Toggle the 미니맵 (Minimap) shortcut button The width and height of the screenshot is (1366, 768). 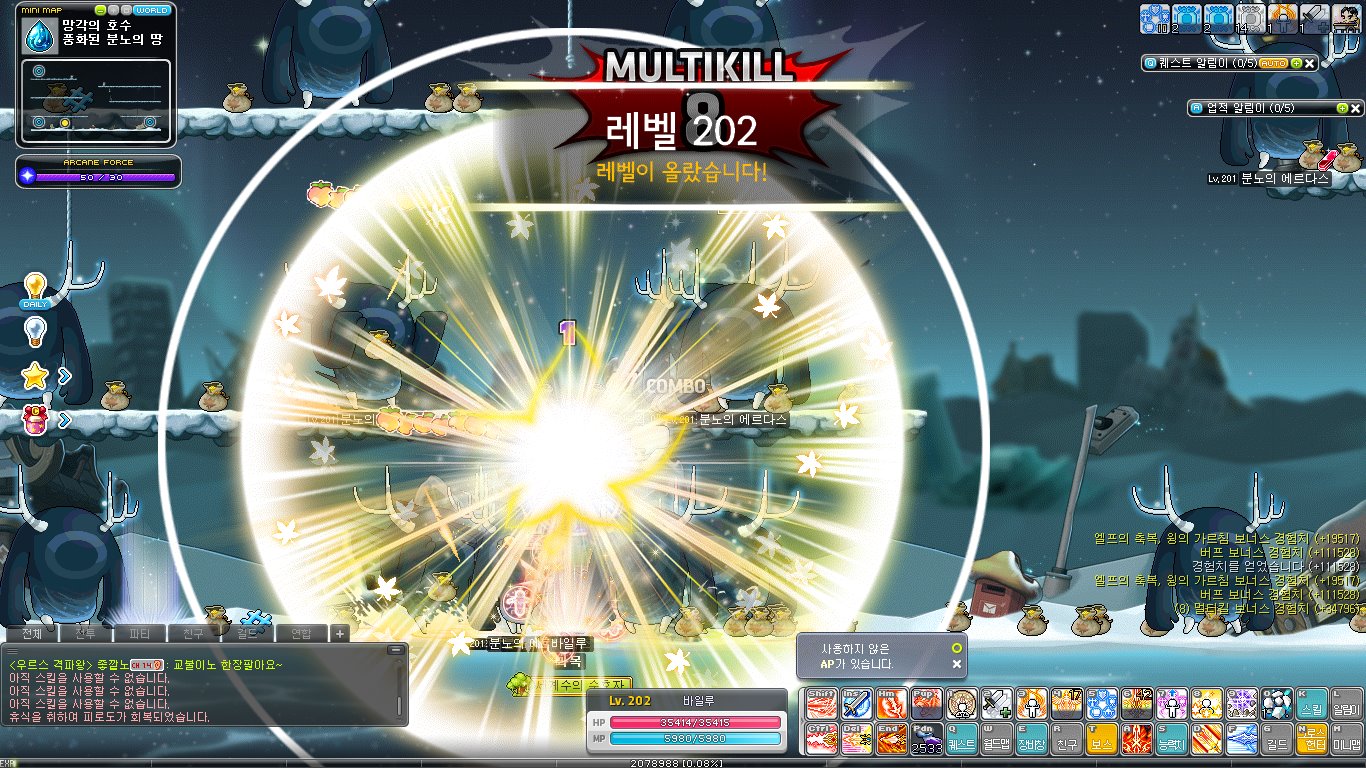1345,739
